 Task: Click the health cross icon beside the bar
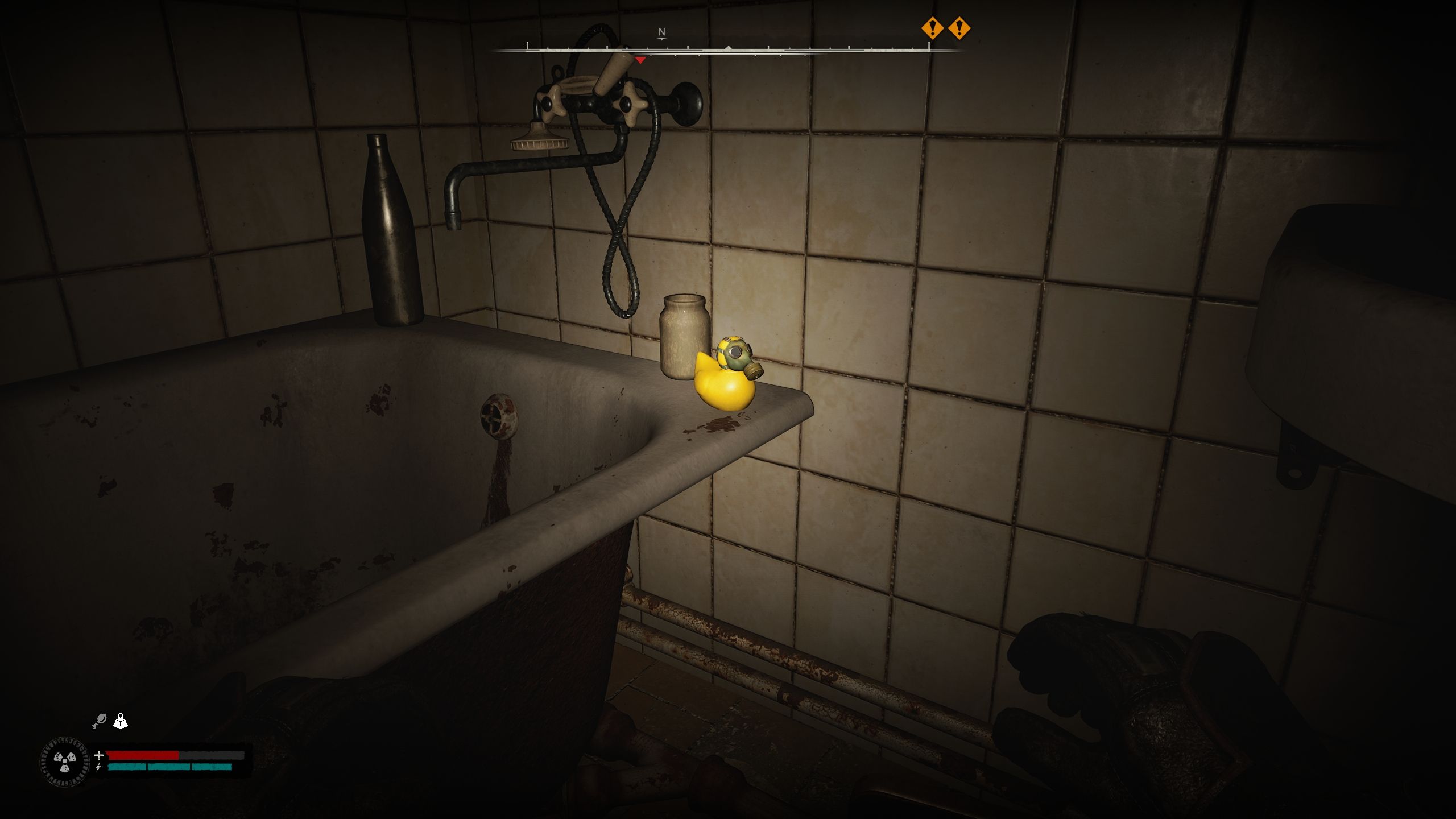[x=100, y=755]
